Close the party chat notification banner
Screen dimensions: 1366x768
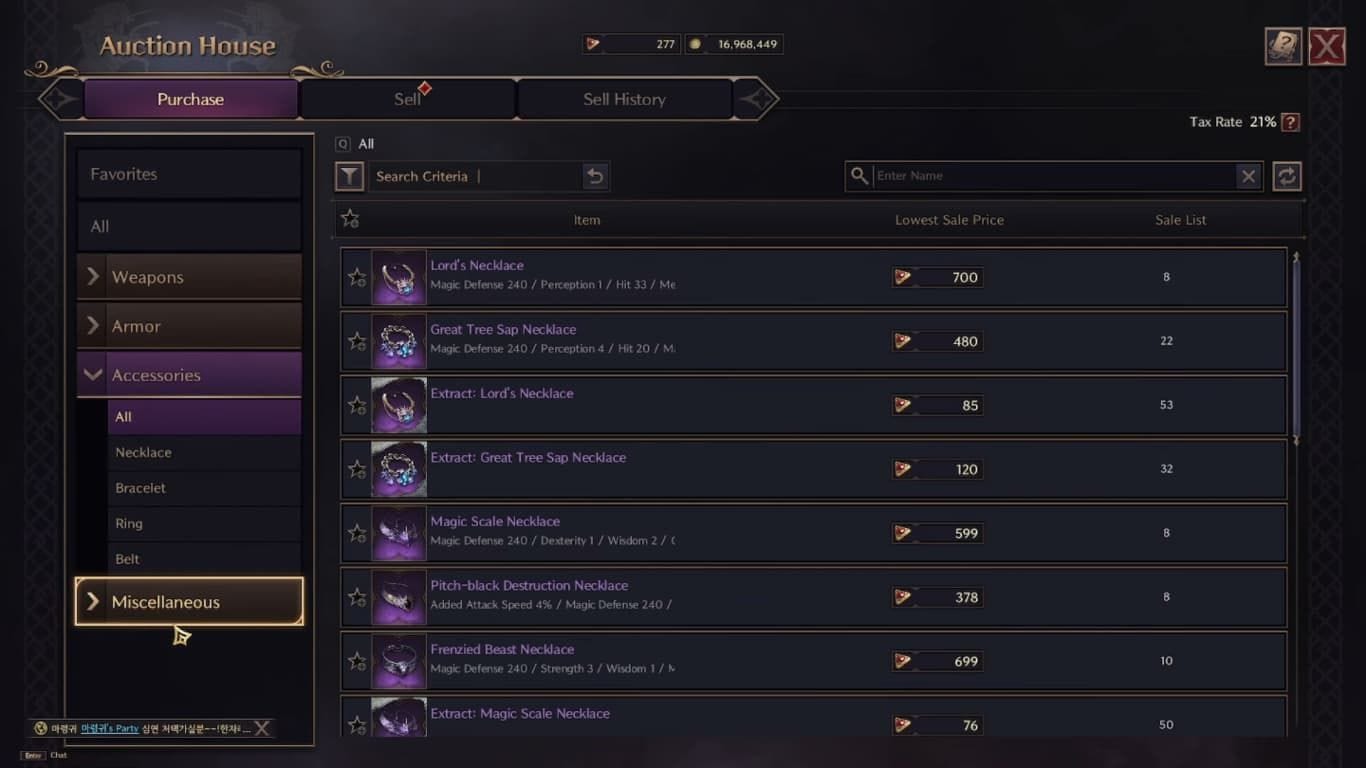261,728
